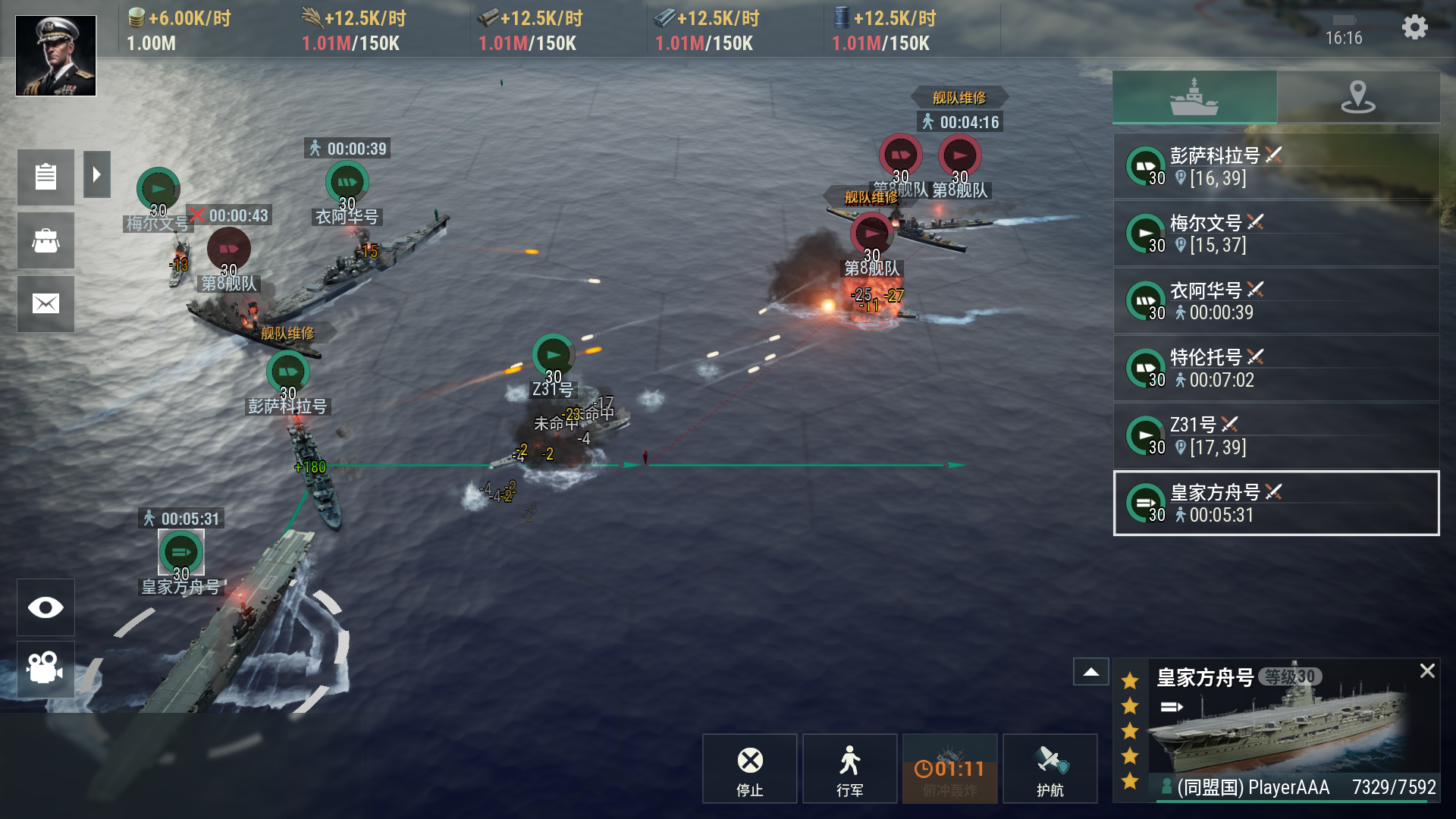Screen dimensions: 1456x819
Task: Toggle the eye visibility button
Action: pyautogui.click(x=45, y=607)
